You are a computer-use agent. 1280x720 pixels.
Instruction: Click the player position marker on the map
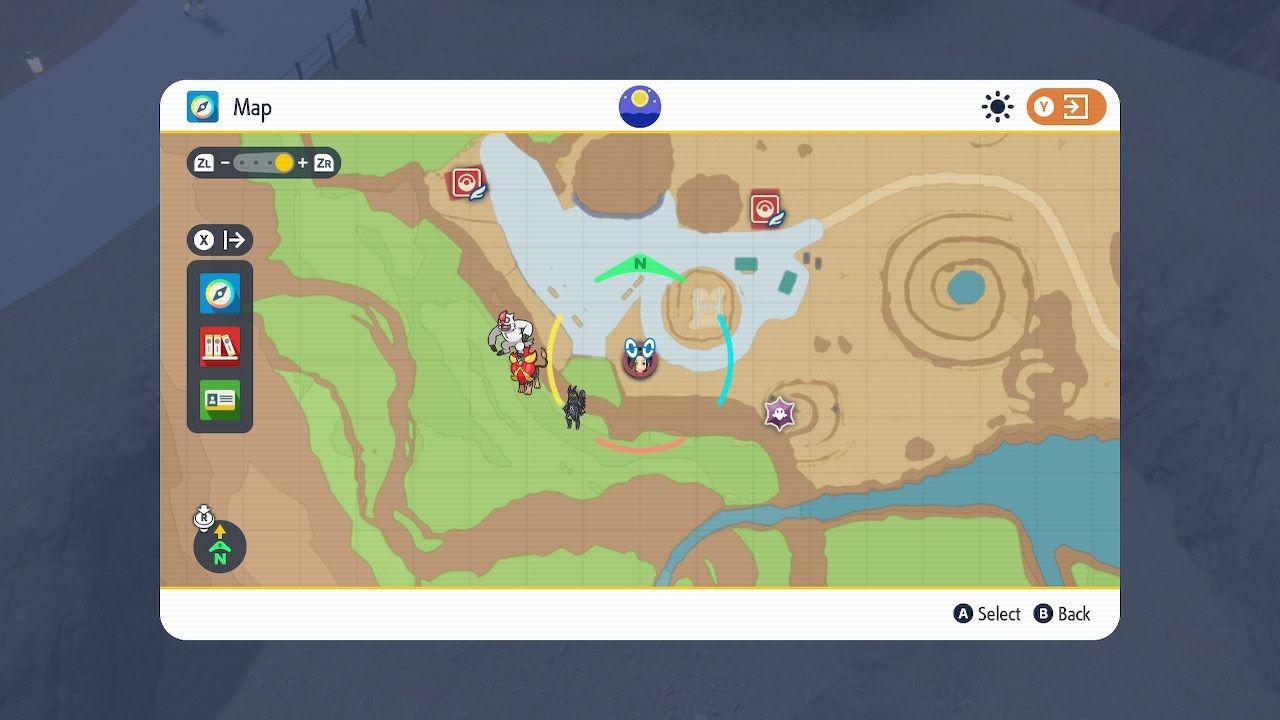pos(639,357)
